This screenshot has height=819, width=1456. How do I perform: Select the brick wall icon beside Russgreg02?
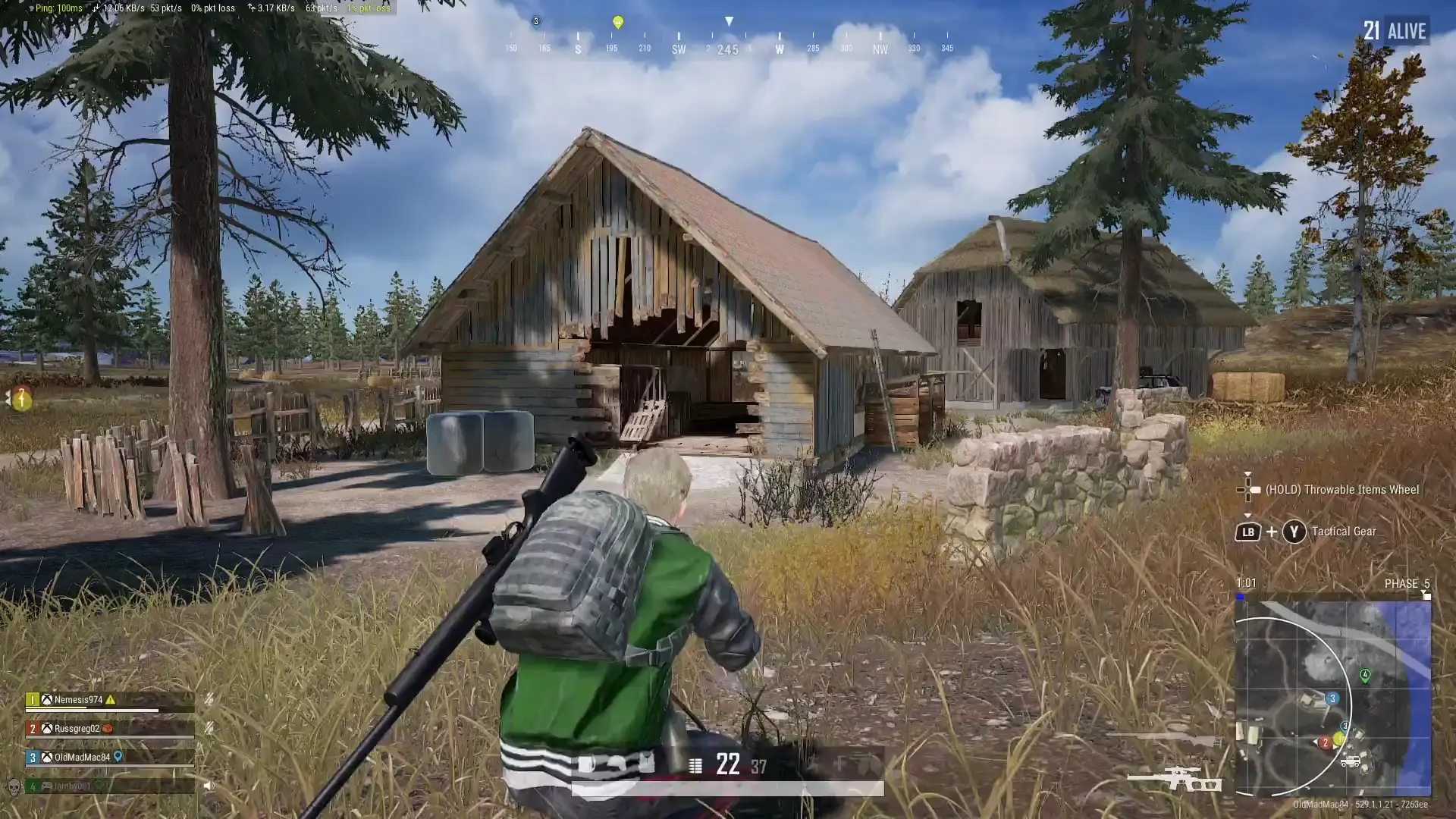click(x=108, y=729)
